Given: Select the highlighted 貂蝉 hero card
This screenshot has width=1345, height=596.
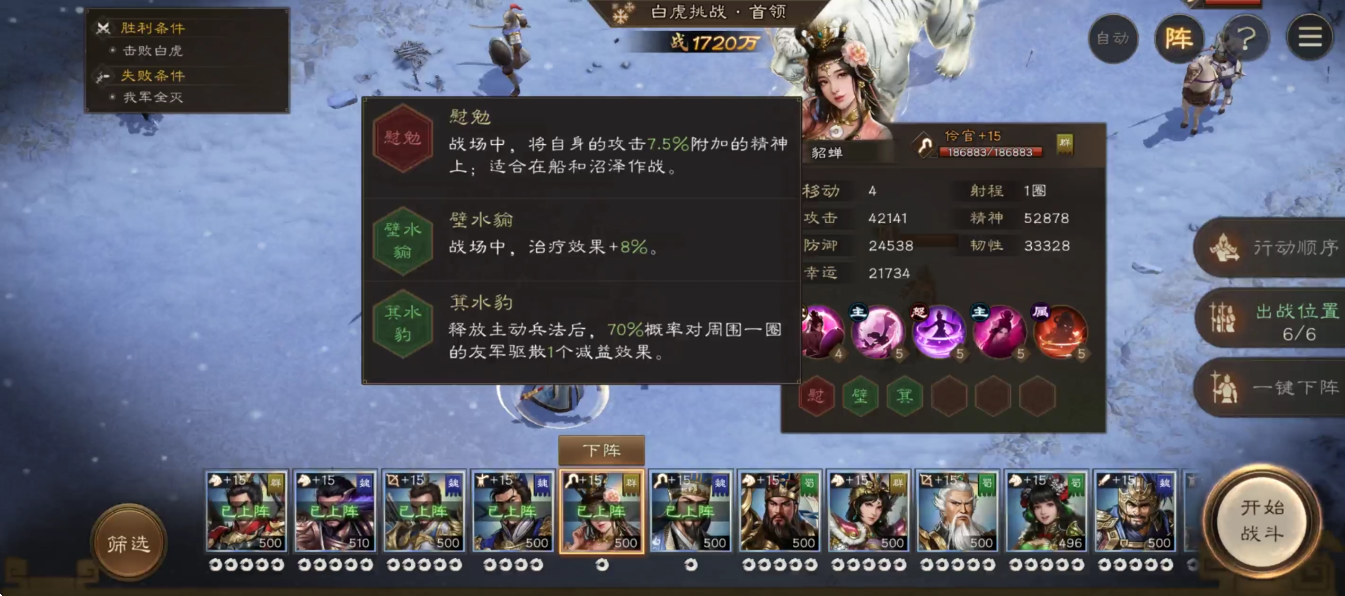Looking at the screenshot, I should (x=602, y=511).
